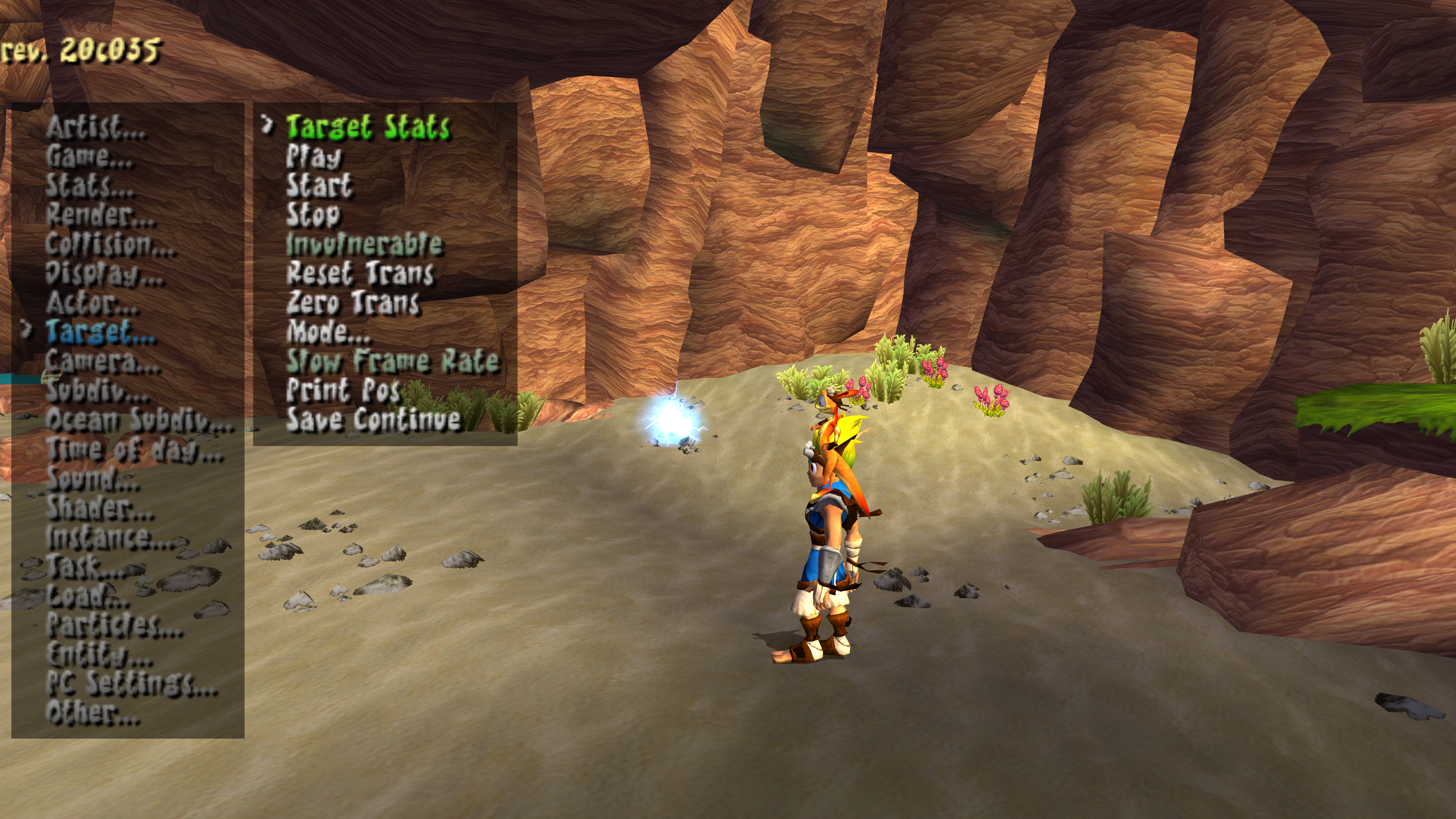Choose the Collision... entry
Image resolution: width=1456 pixels, height=819 pixels.
[110, 244]
